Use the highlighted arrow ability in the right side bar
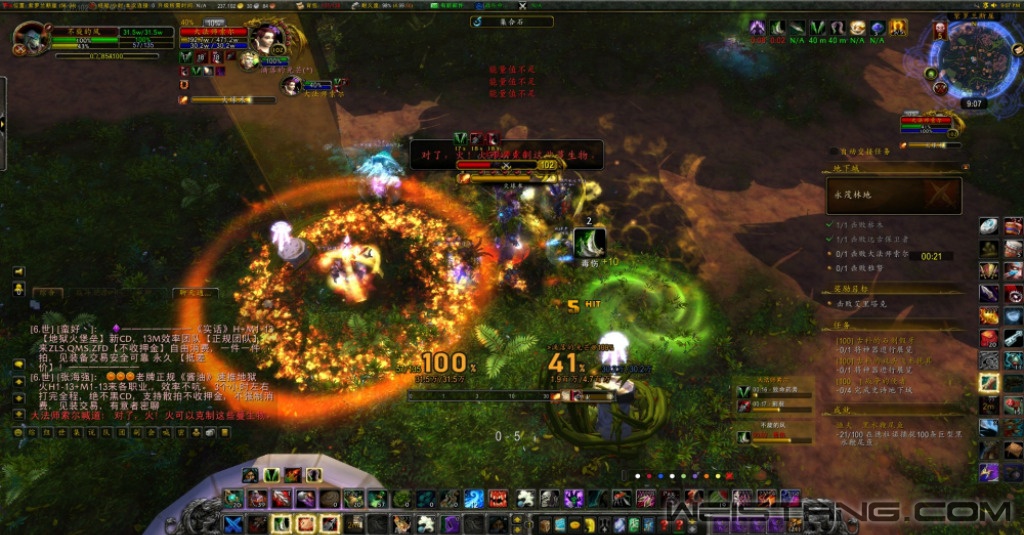 coord(988,382)
